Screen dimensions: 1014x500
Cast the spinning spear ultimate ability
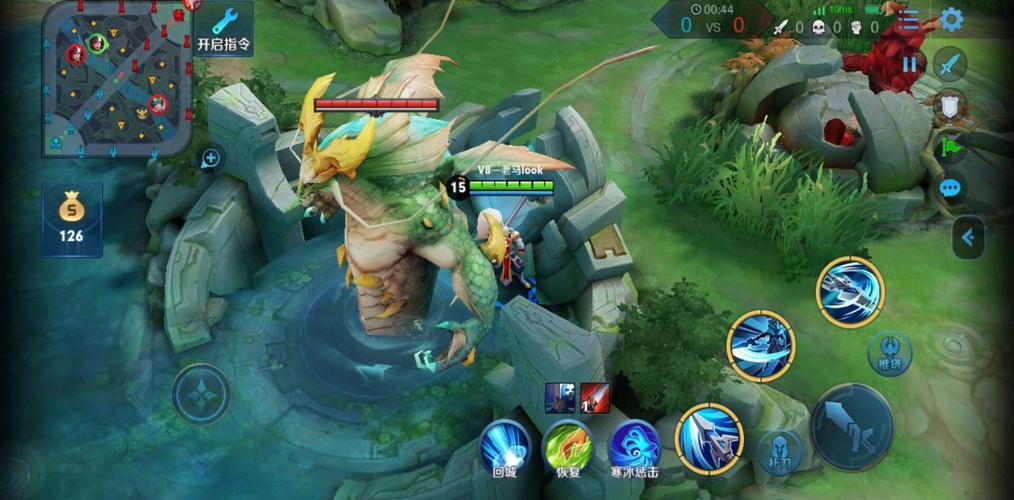(849, 291)
